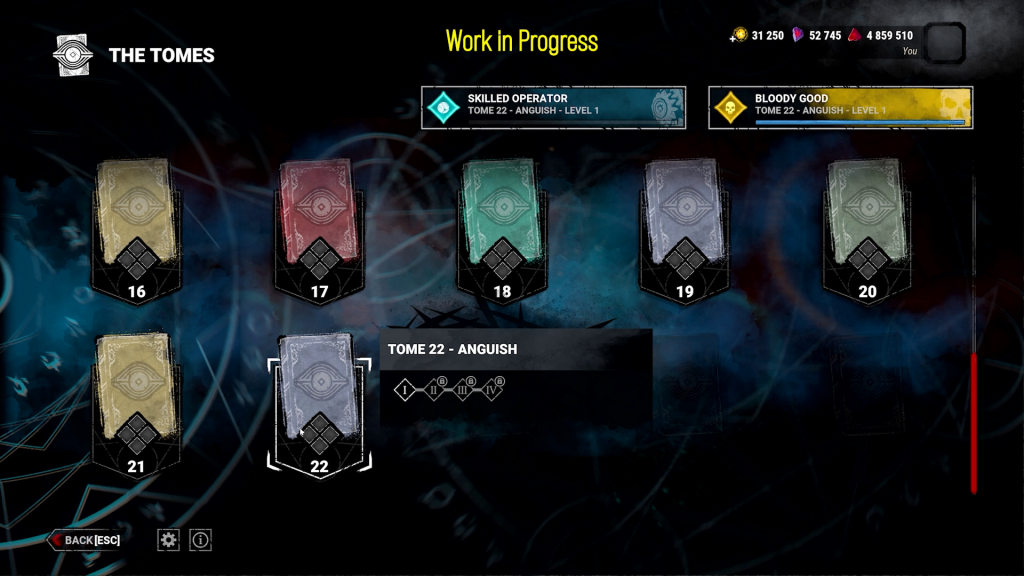Select locked Level II of Tome 22
The width and height of the screenshot is (1024, 576).
click(x=436, y=390)
